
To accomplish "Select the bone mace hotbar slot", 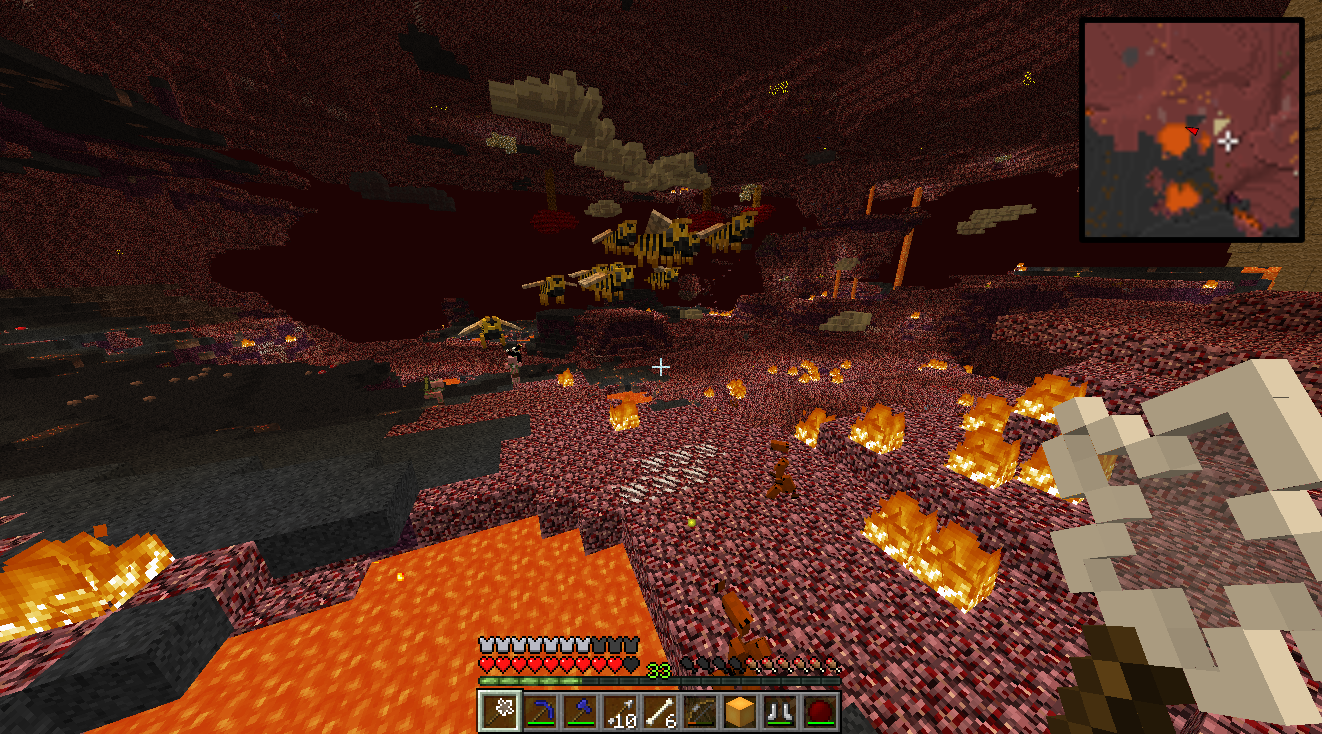I will click(499, 711).
